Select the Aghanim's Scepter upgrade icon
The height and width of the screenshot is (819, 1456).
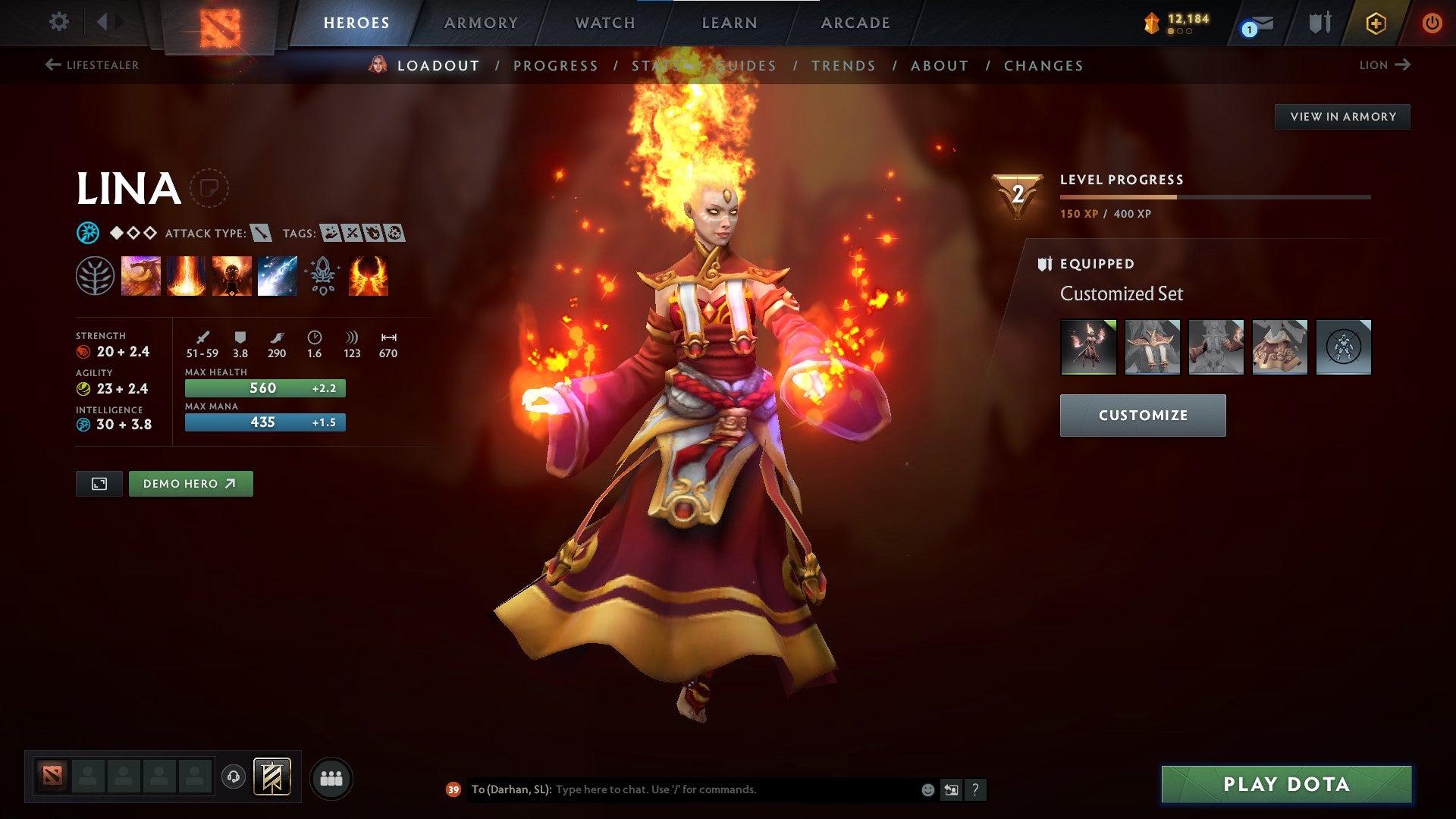point(323,275)
